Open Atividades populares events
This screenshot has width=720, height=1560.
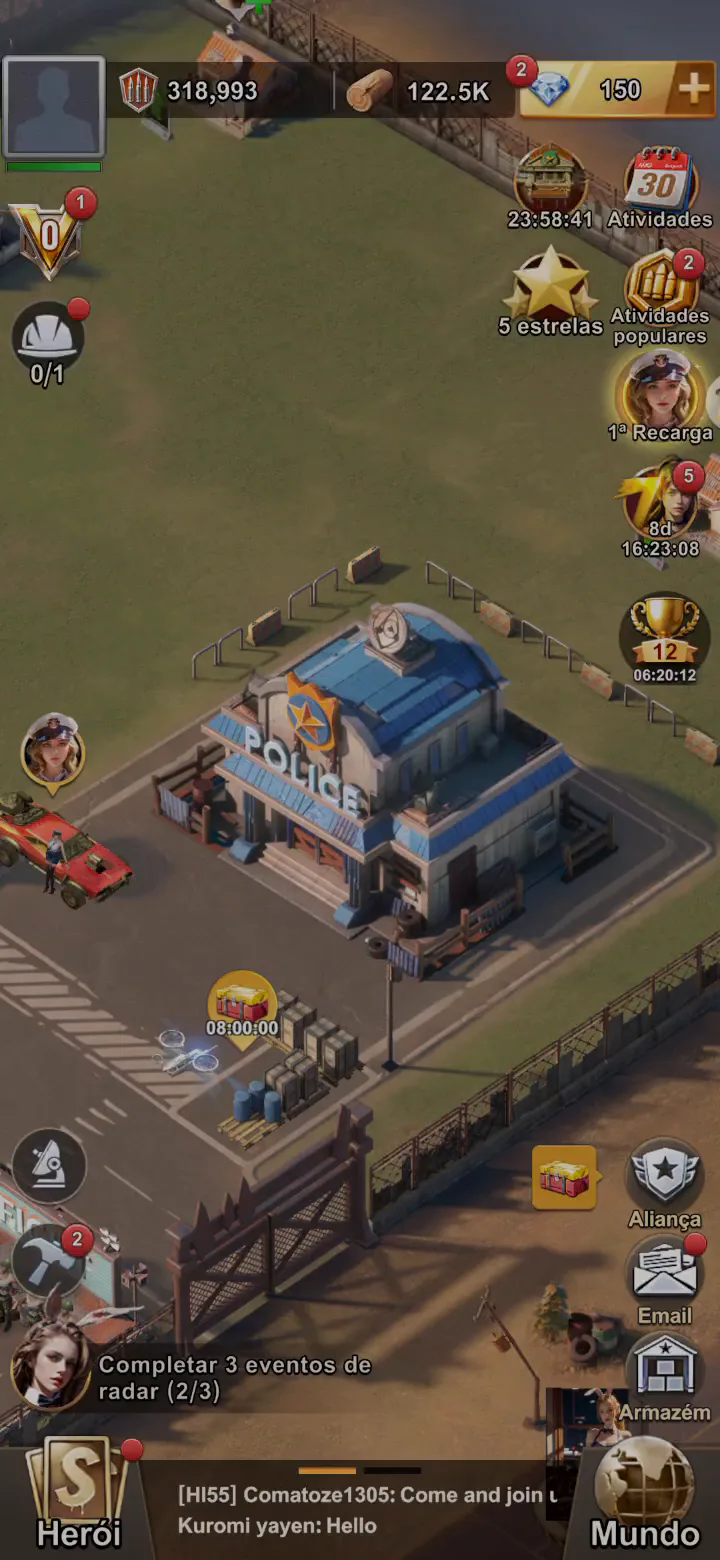coord(660,285)
